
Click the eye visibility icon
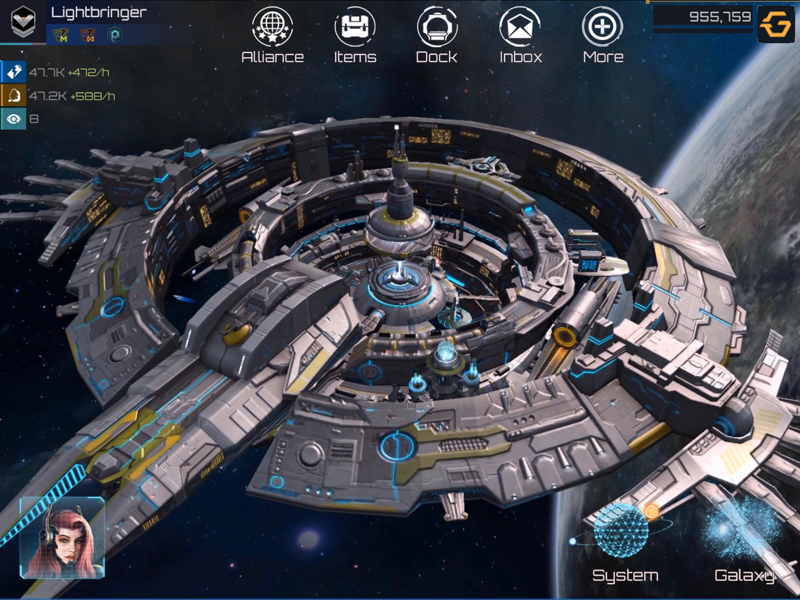pos(13,120)
